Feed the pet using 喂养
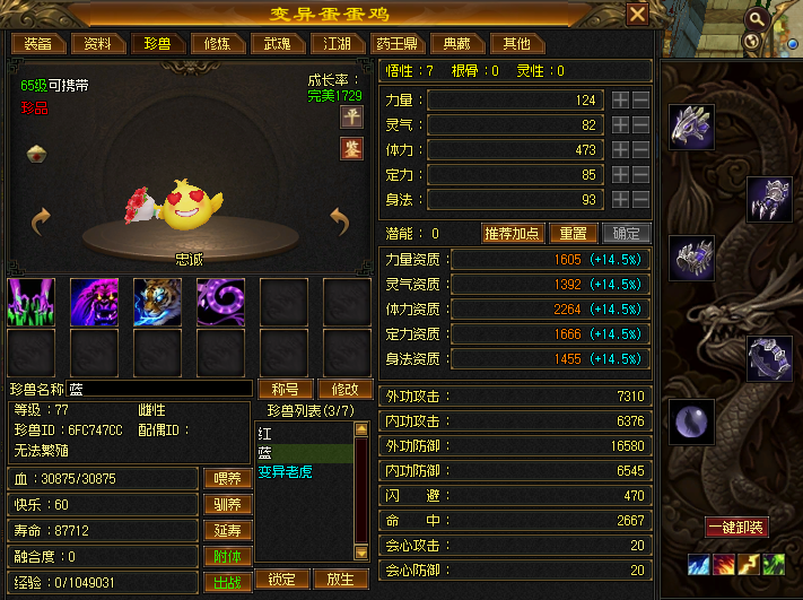803x600 pixels. click(x=228, y=479)
